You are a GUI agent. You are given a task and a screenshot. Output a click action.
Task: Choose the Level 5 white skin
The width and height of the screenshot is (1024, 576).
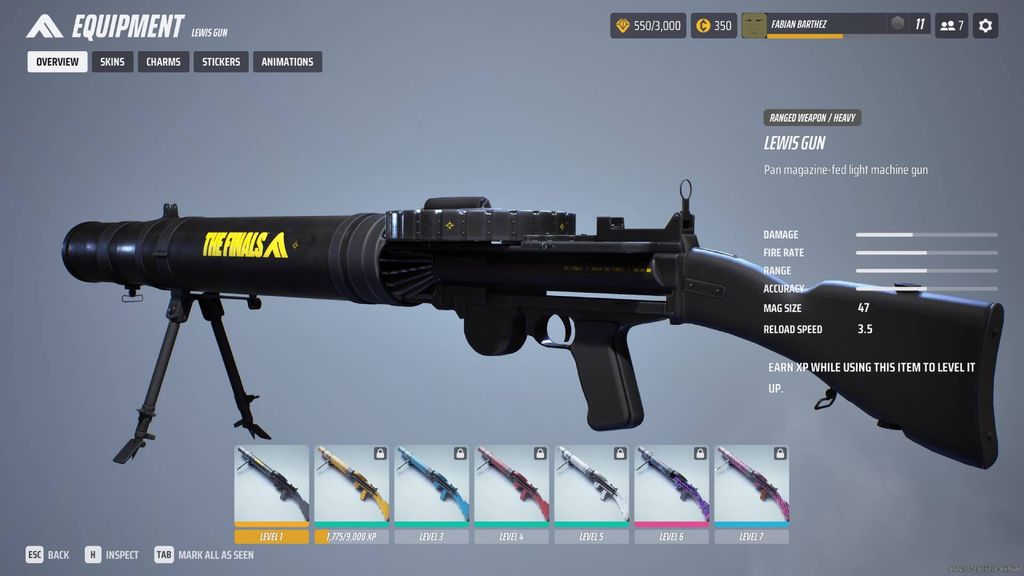tap(591, 487)
